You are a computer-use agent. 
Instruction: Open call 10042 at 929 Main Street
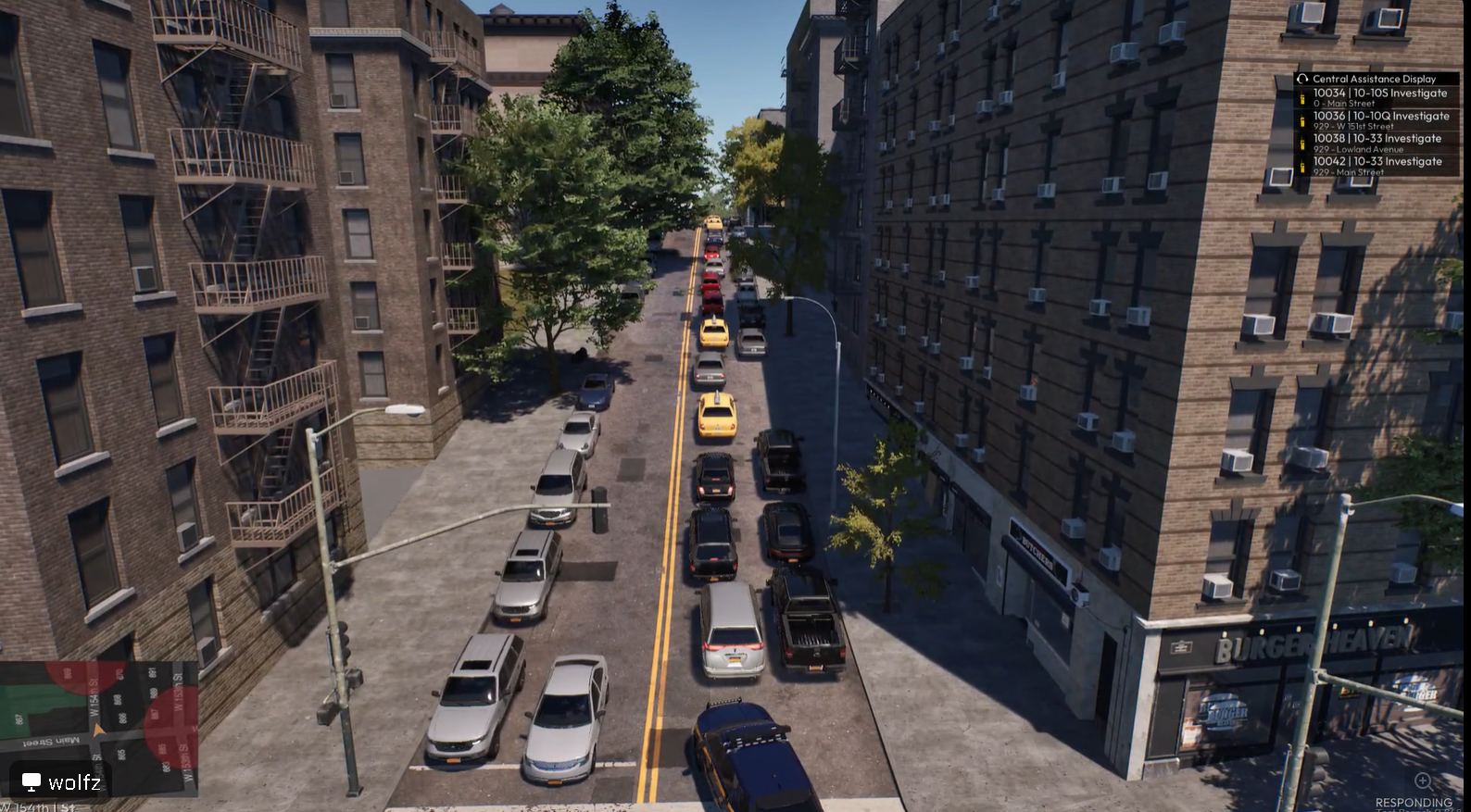(1377, 165)
